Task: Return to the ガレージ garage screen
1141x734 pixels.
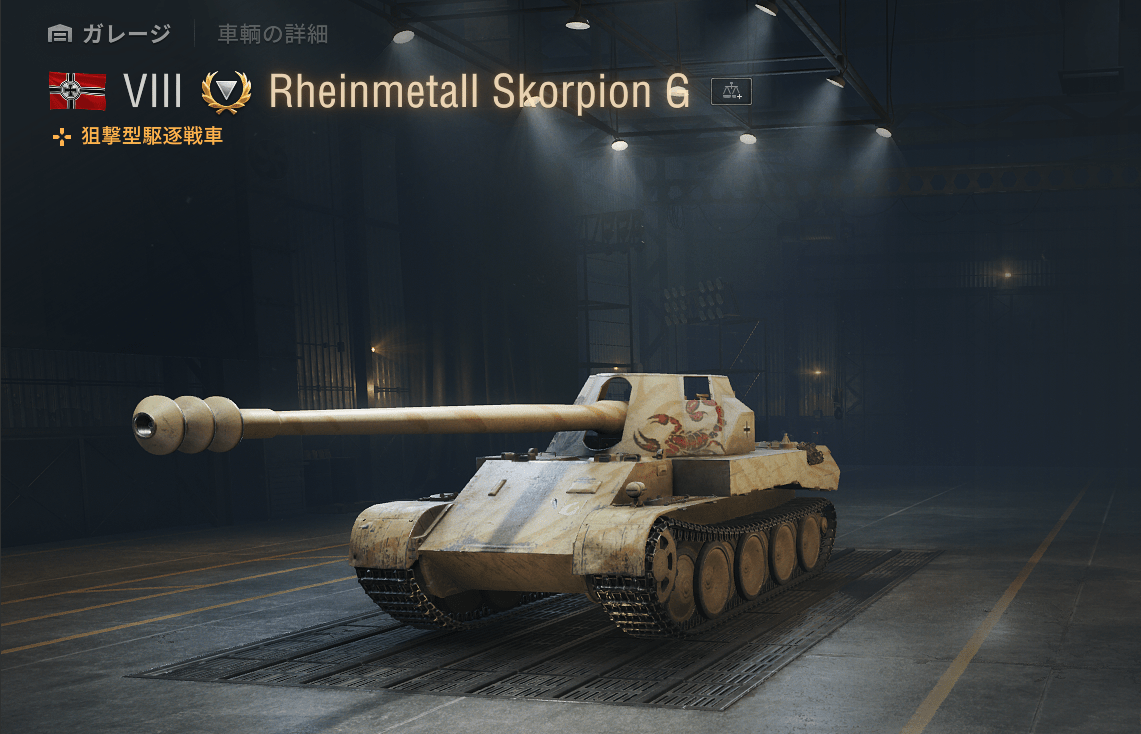Action: (110, 34)
